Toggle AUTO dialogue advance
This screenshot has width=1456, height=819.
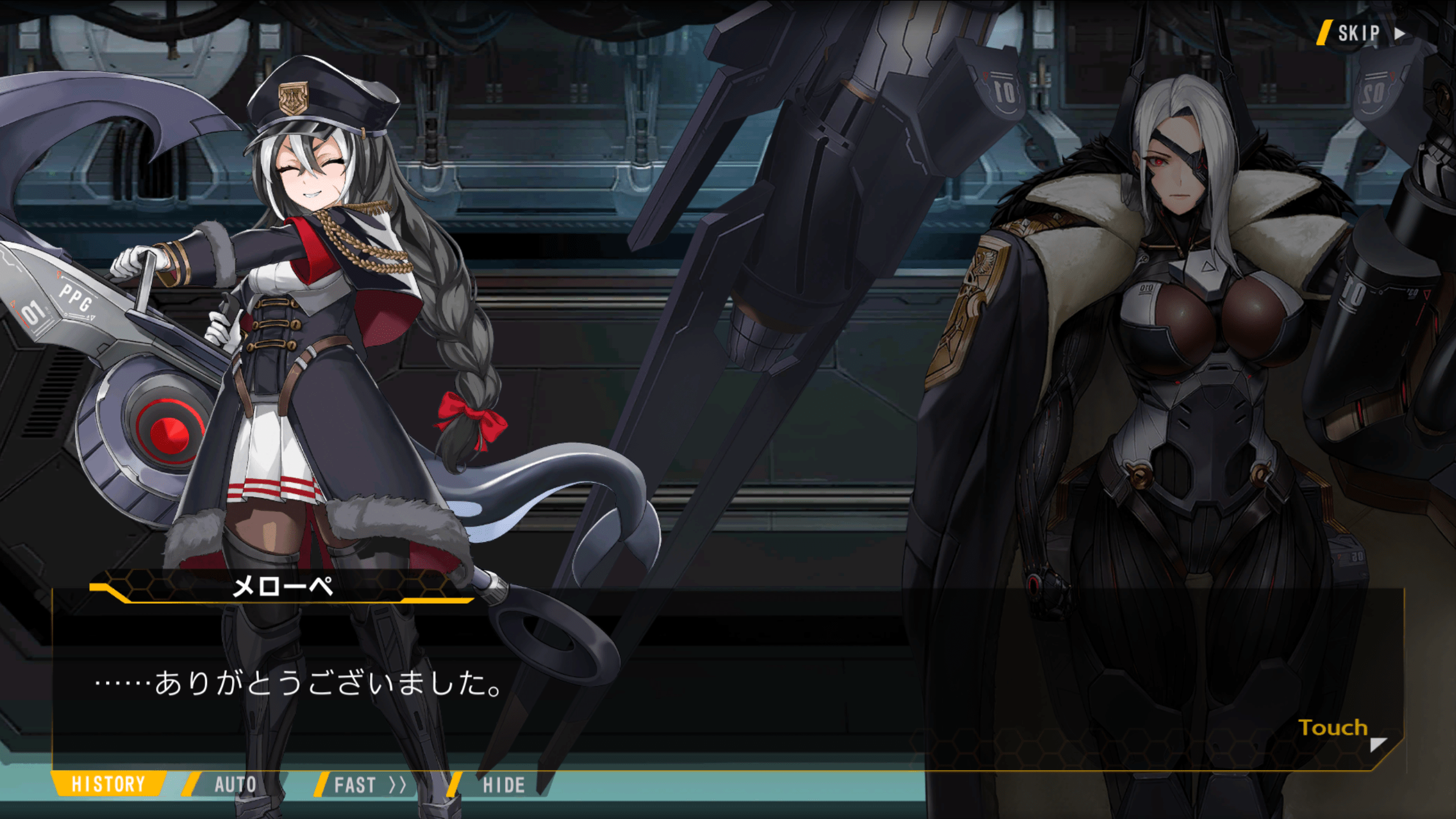click(x=235, y=785)
